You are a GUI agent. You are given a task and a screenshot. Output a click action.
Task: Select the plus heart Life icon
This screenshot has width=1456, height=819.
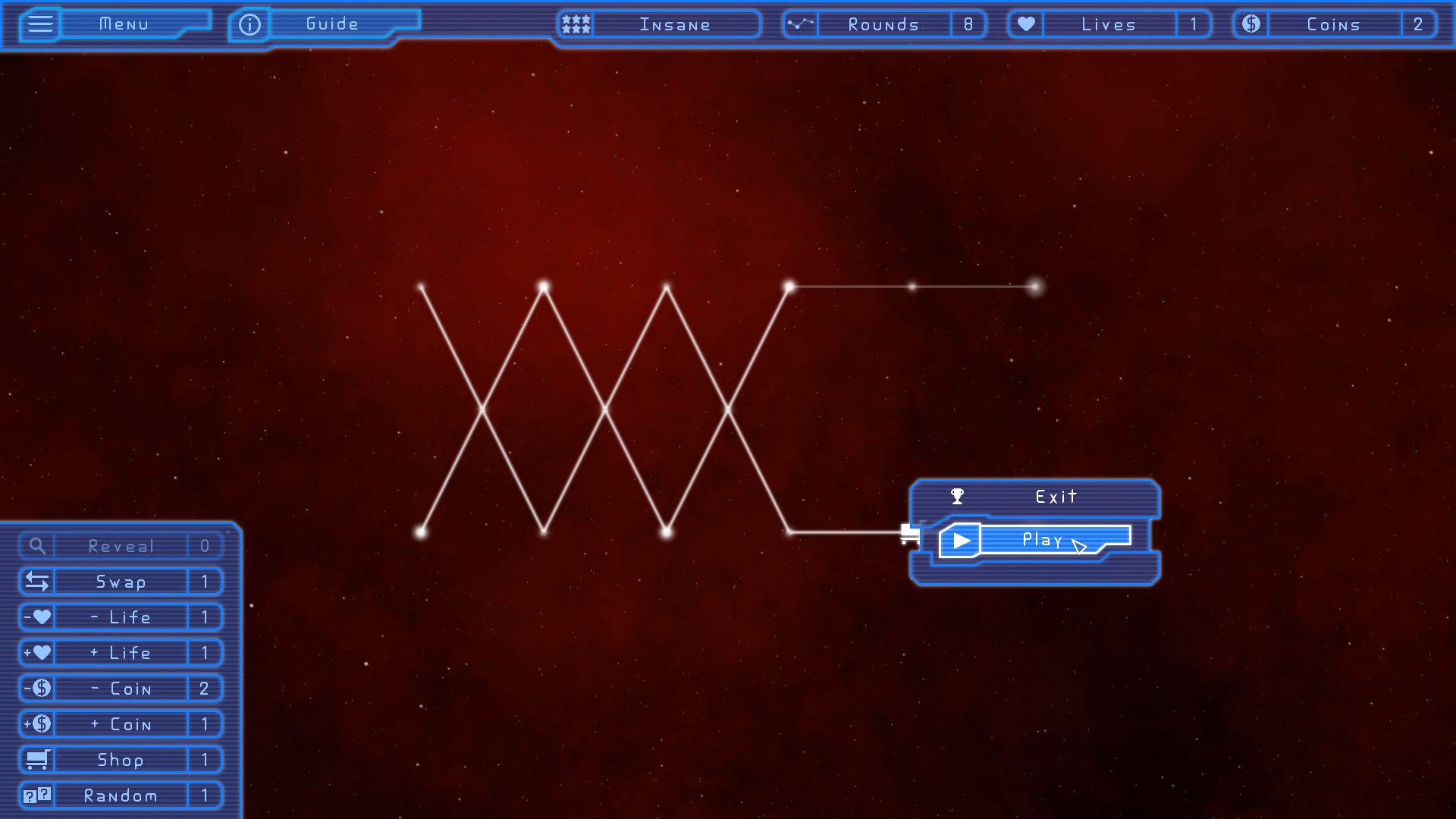pos(37,652)
